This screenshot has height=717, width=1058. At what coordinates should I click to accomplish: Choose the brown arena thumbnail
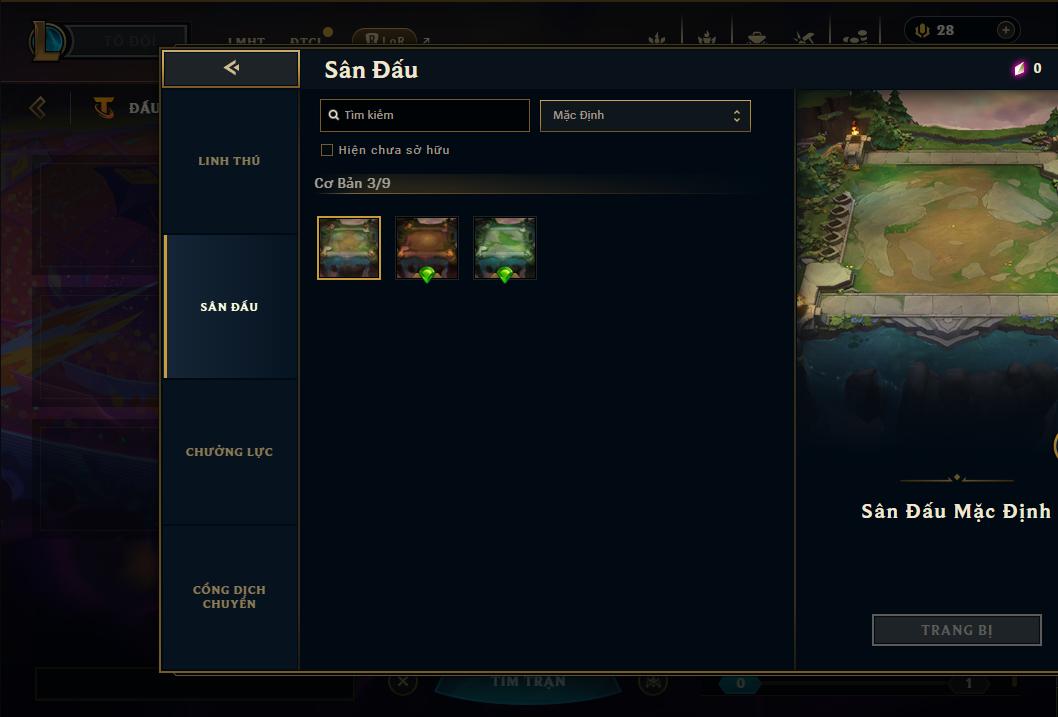[x=427, y=248]
